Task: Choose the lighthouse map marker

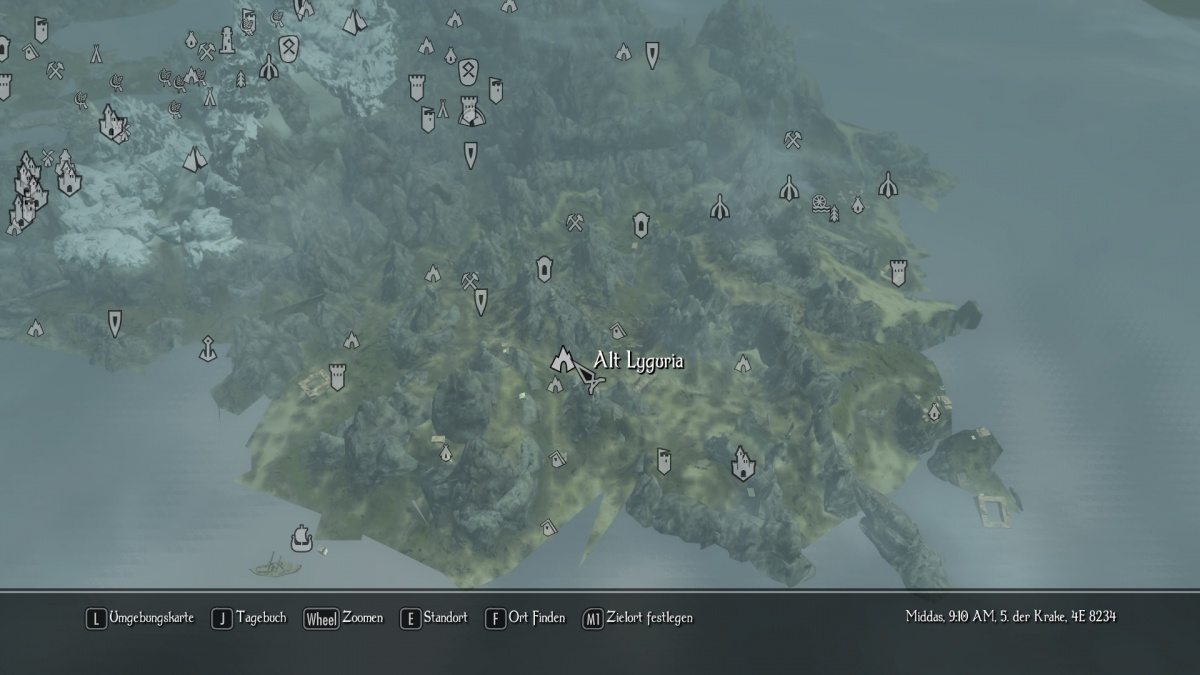Action: 228,40
